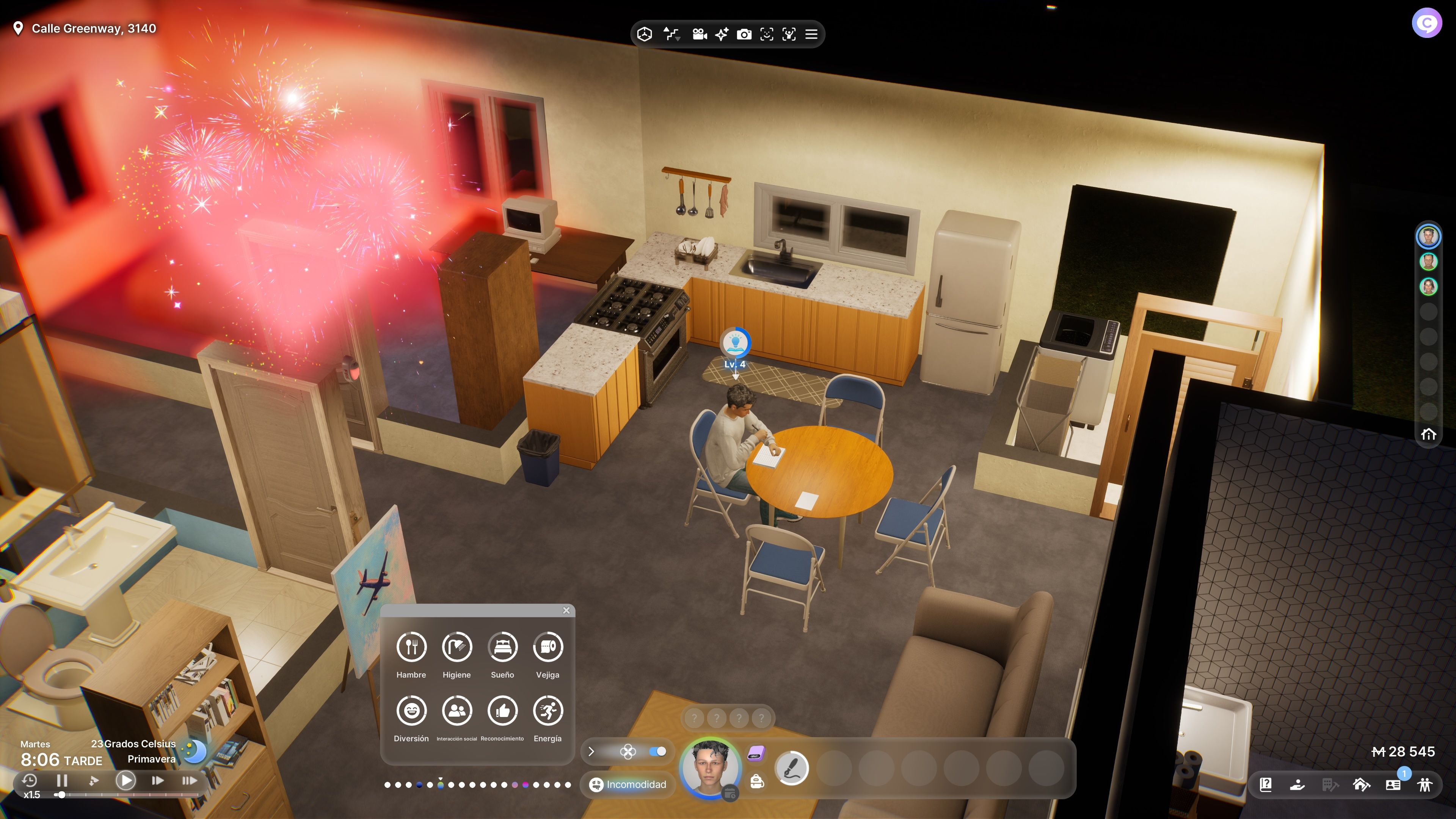Select the writing action in the queue
This screenshot has height=819, width=1456.
(x=791, y=767)
